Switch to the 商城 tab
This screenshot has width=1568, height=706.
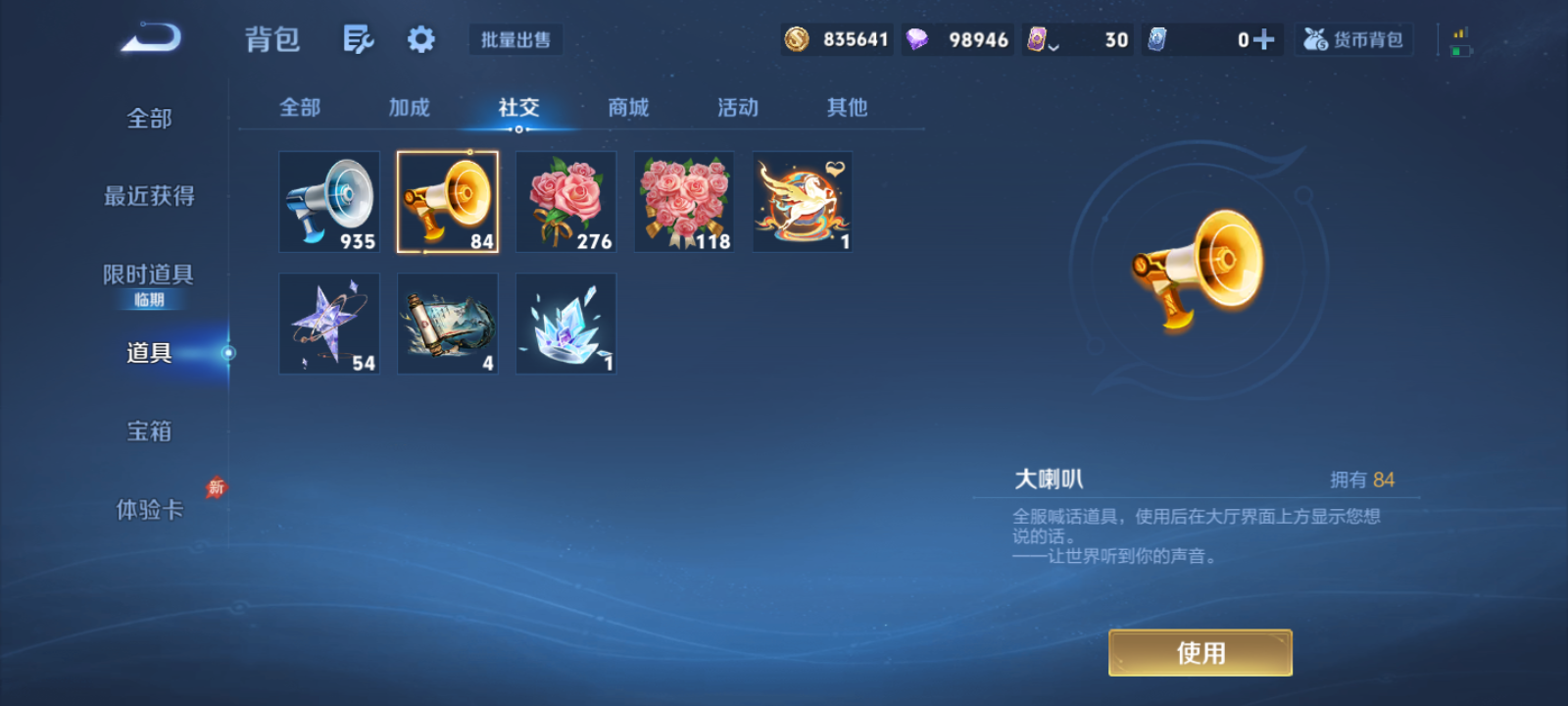coord(628,108)
